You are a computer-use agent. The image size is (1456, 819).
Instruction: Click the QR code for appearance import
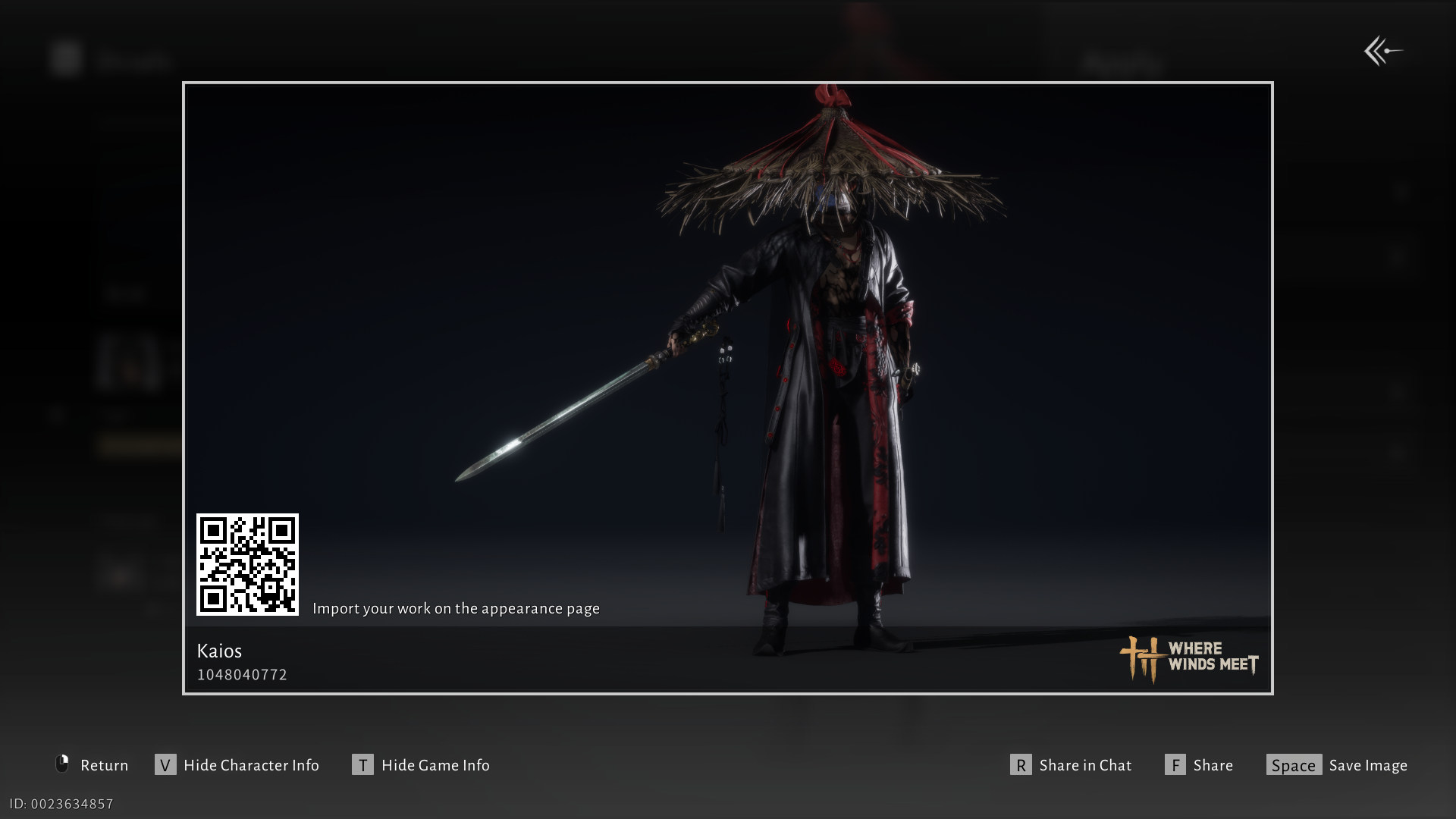coord(247,565)
